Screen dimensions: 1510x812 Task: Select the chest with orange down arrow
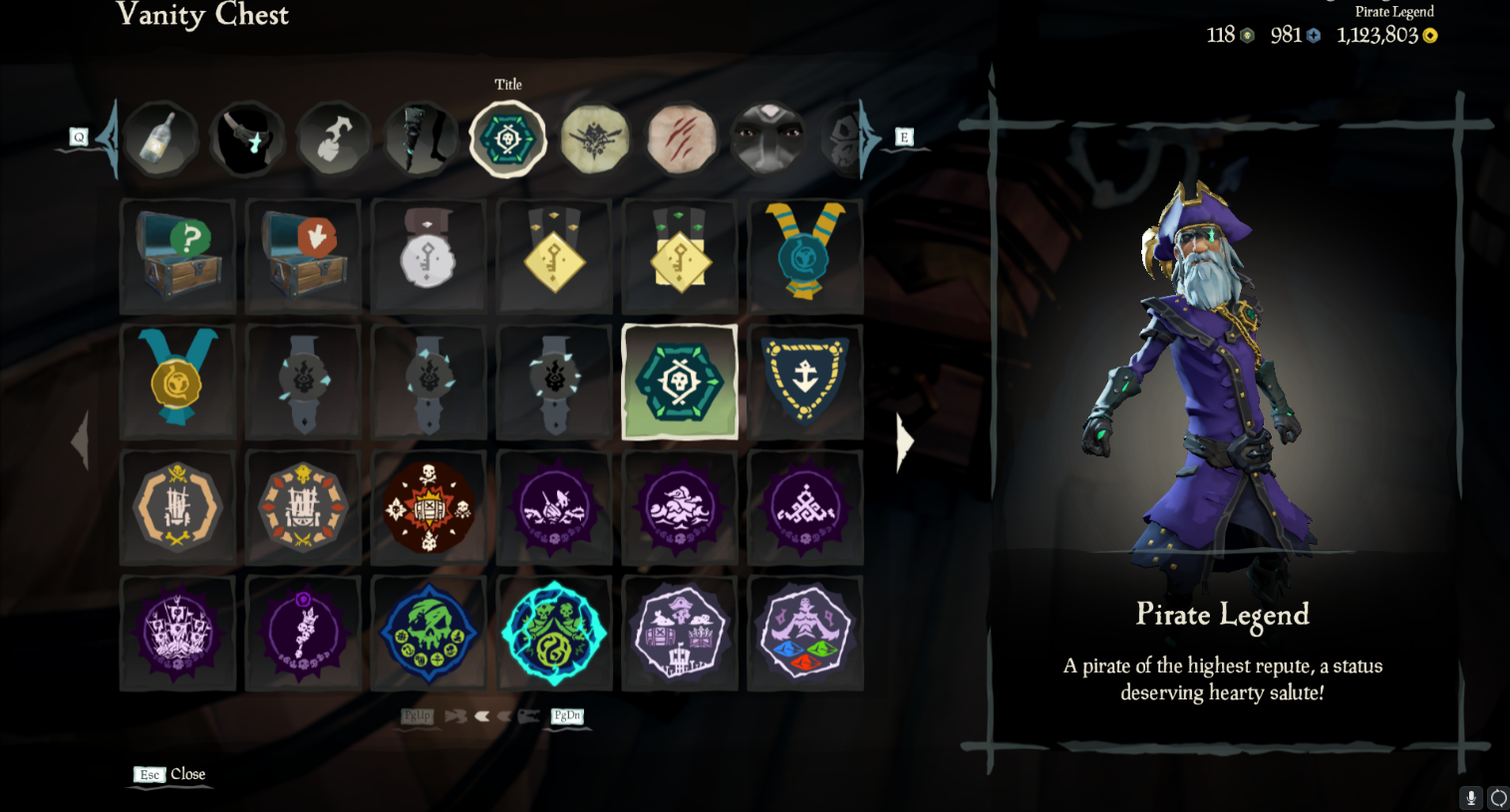[x=303, y=256]
